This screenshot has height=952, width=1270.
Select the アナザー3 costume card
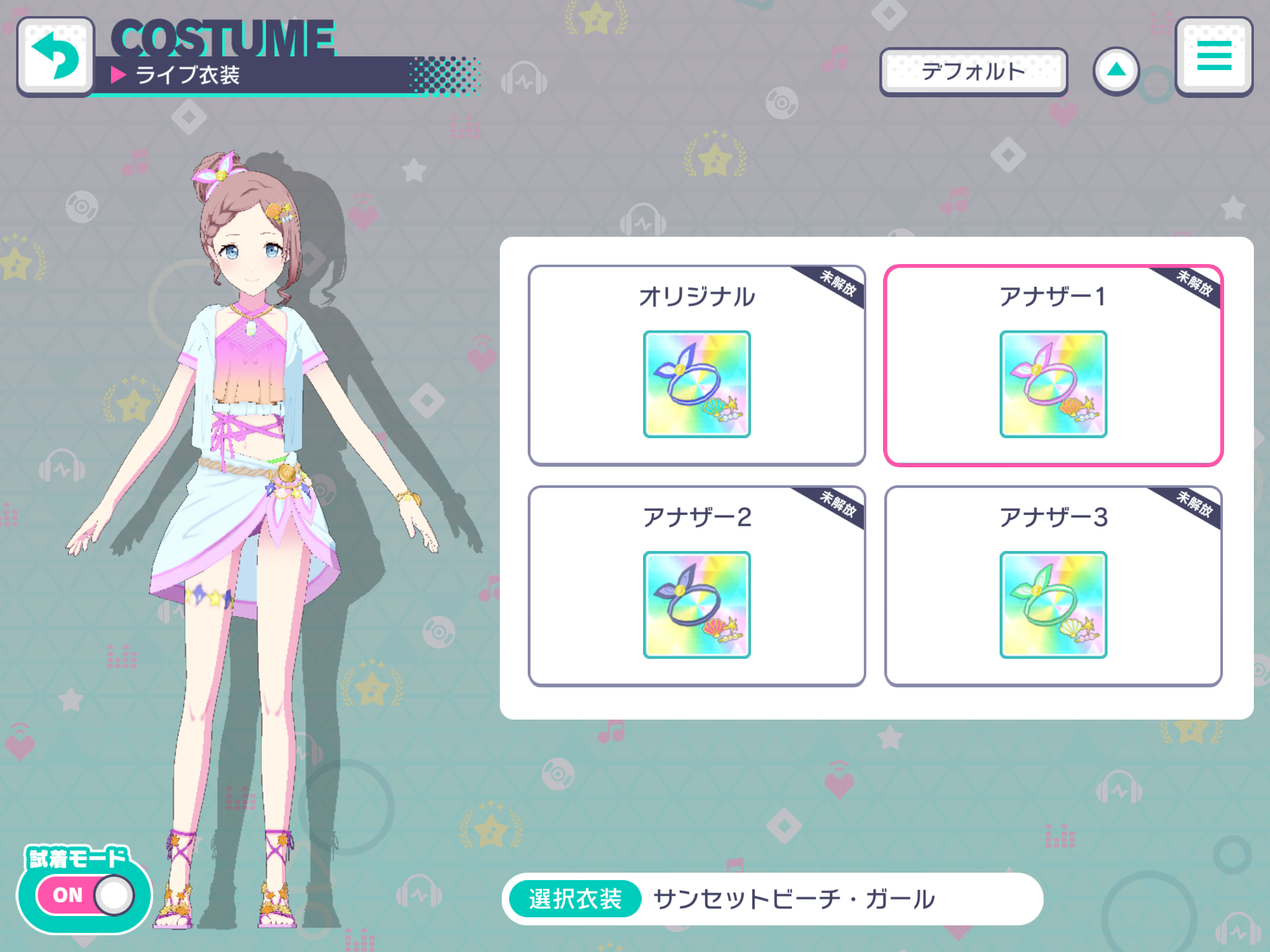tap(1052, 586)
